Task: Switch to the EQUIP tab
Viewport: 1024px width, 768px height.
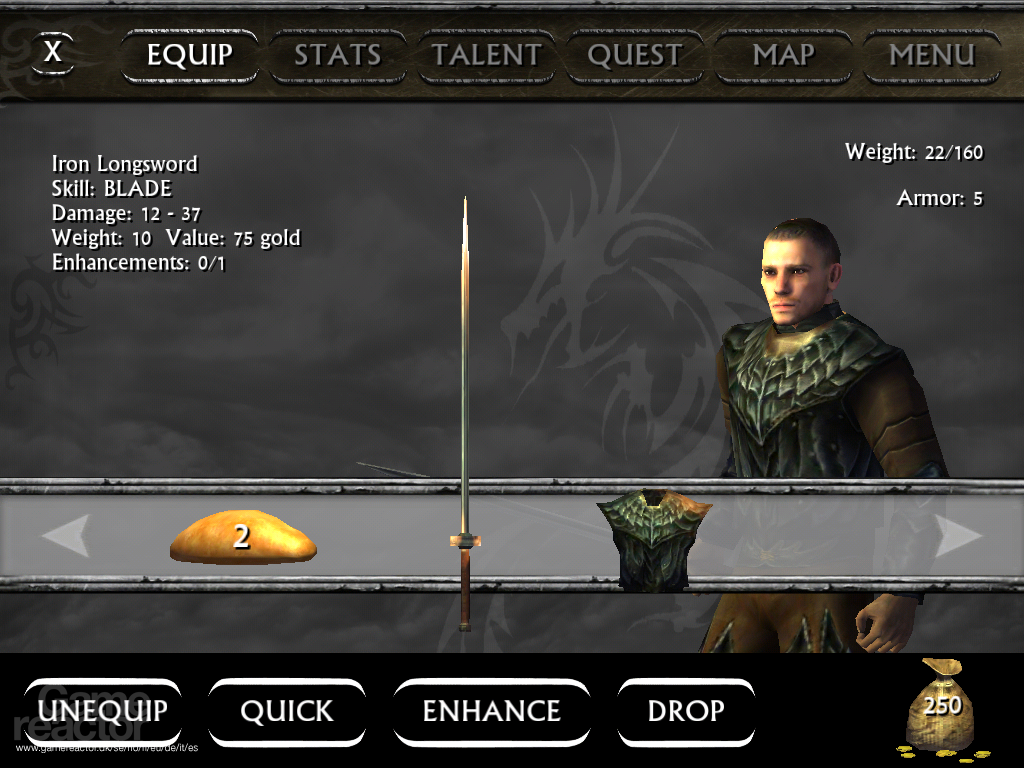Action: [x=189, y=56]
